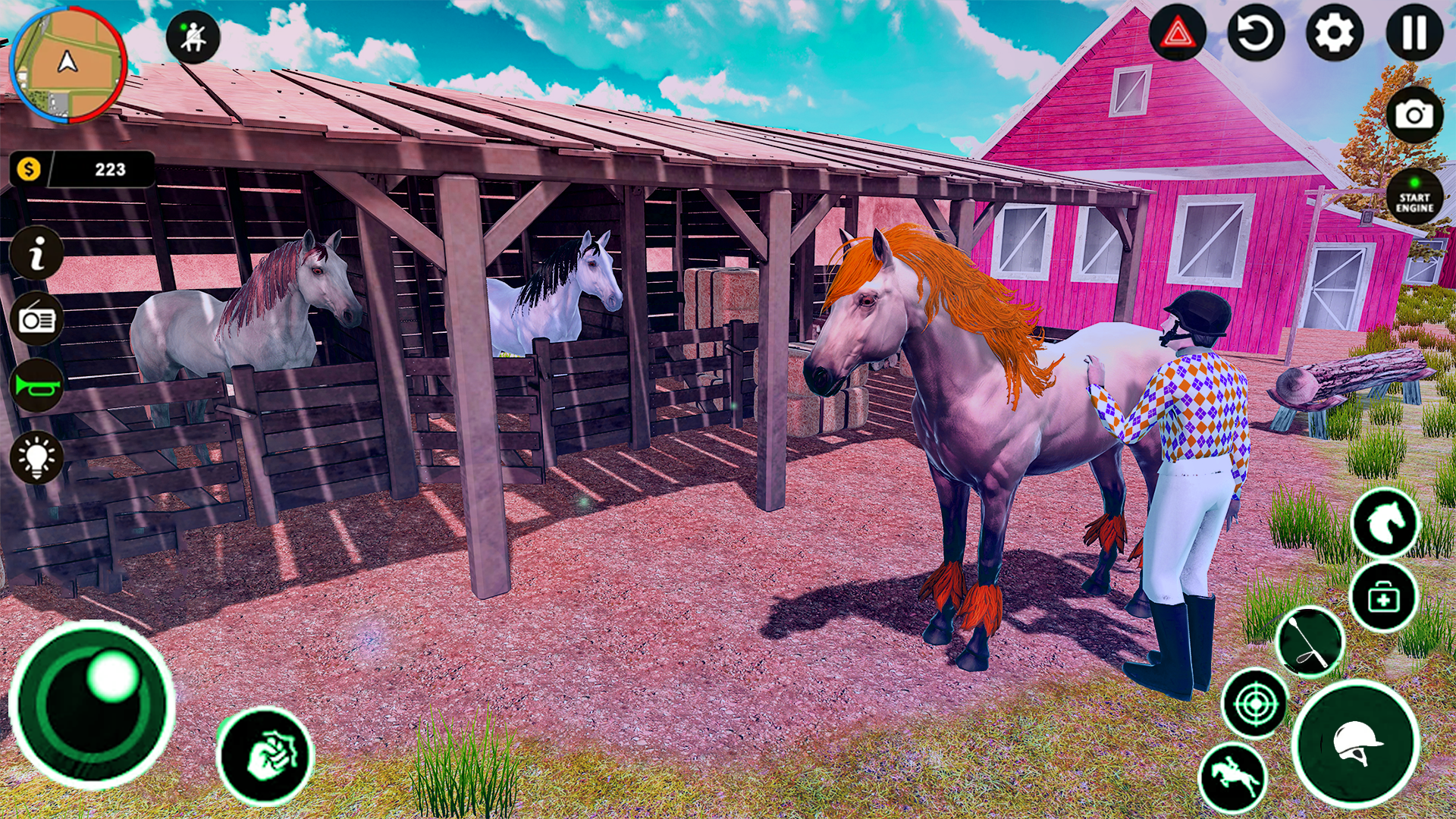Tap the money counter showing 223
This screenshot has width=1456, height=819.
83,168
